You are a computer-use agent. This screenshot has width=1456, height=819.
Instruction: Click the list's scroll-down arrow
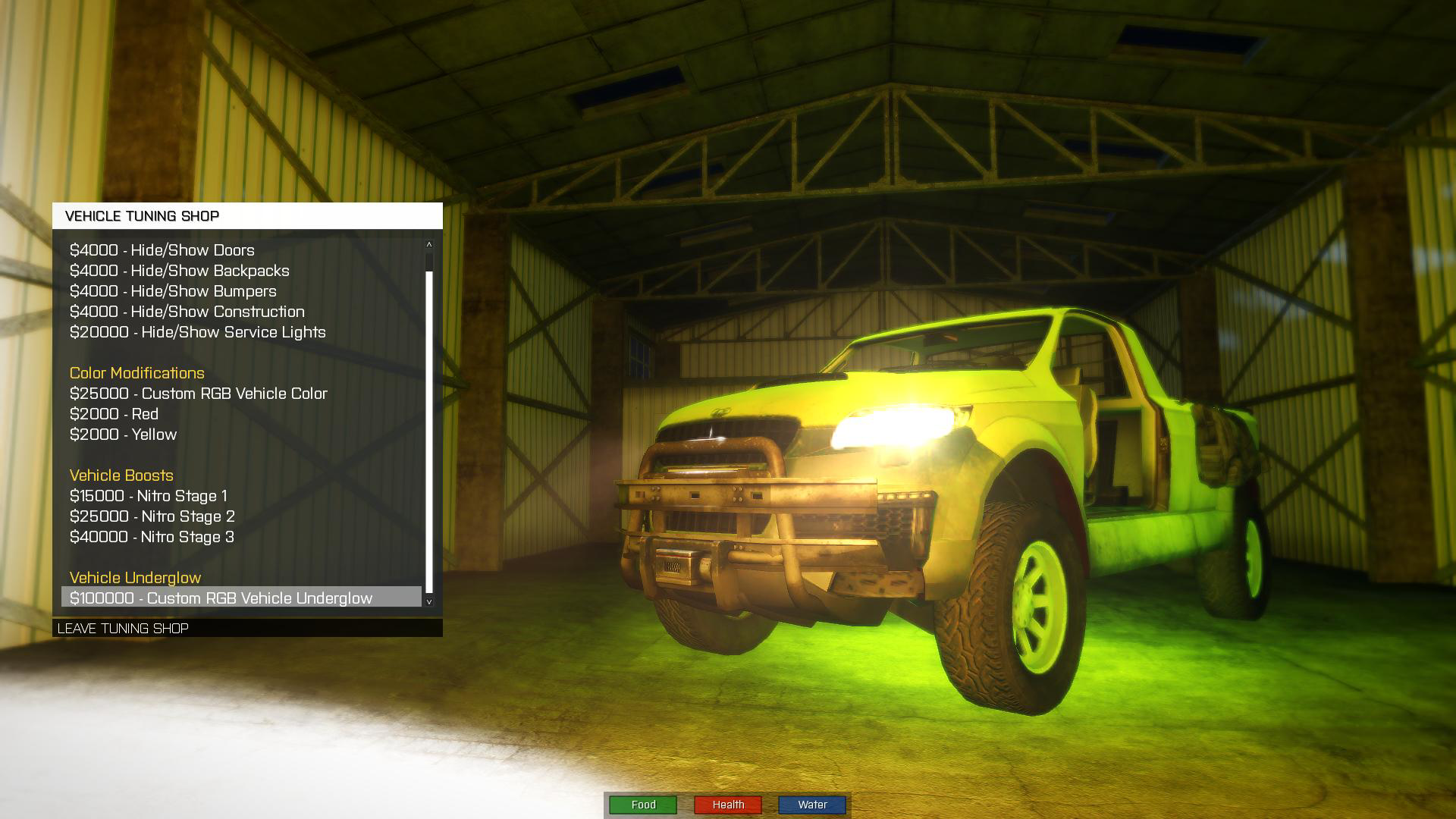point(429,601)
